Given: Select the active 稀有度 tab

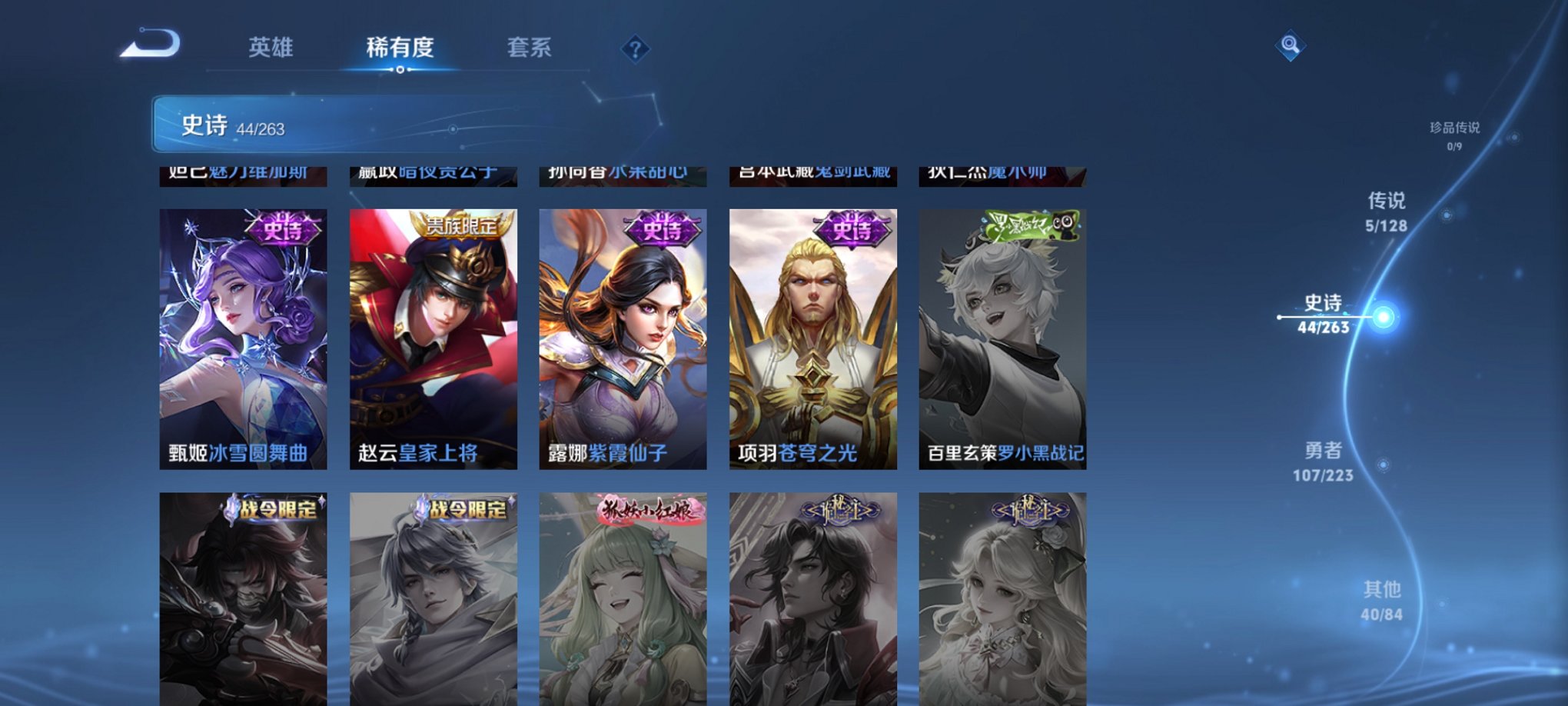Looking at the screenshot, I should tap(399, 48).
